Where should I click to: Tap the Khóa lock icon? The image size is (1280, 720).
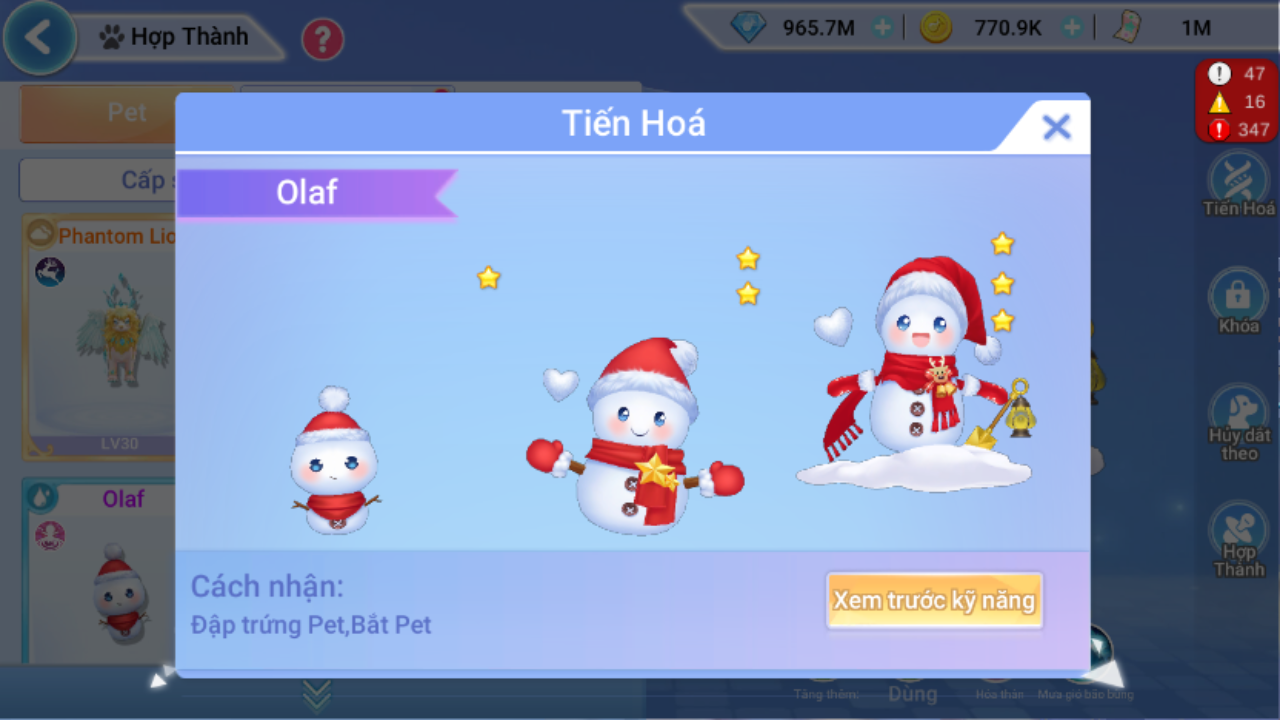coord(1239,298)
